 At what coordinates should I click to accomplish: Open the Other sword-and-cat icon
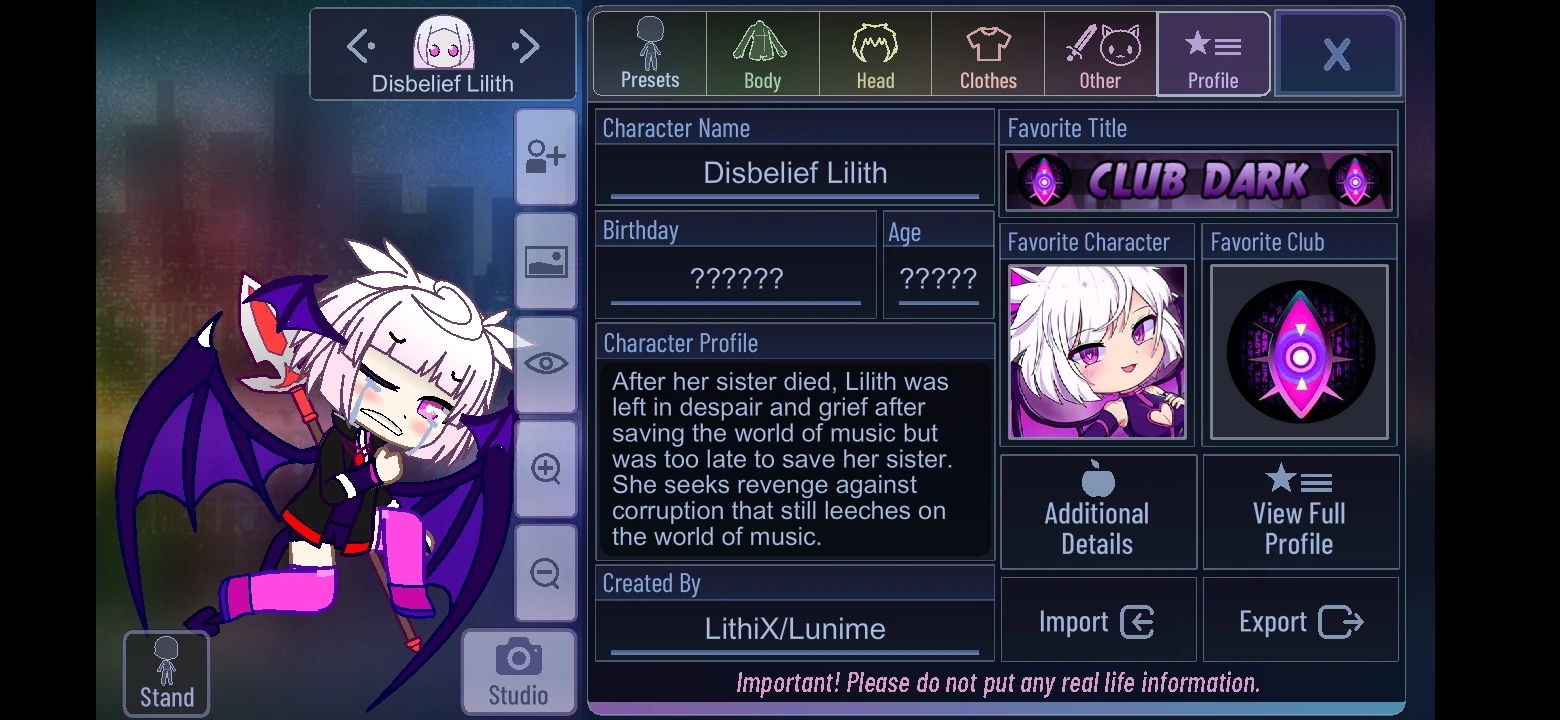(x=1100, y=50)
